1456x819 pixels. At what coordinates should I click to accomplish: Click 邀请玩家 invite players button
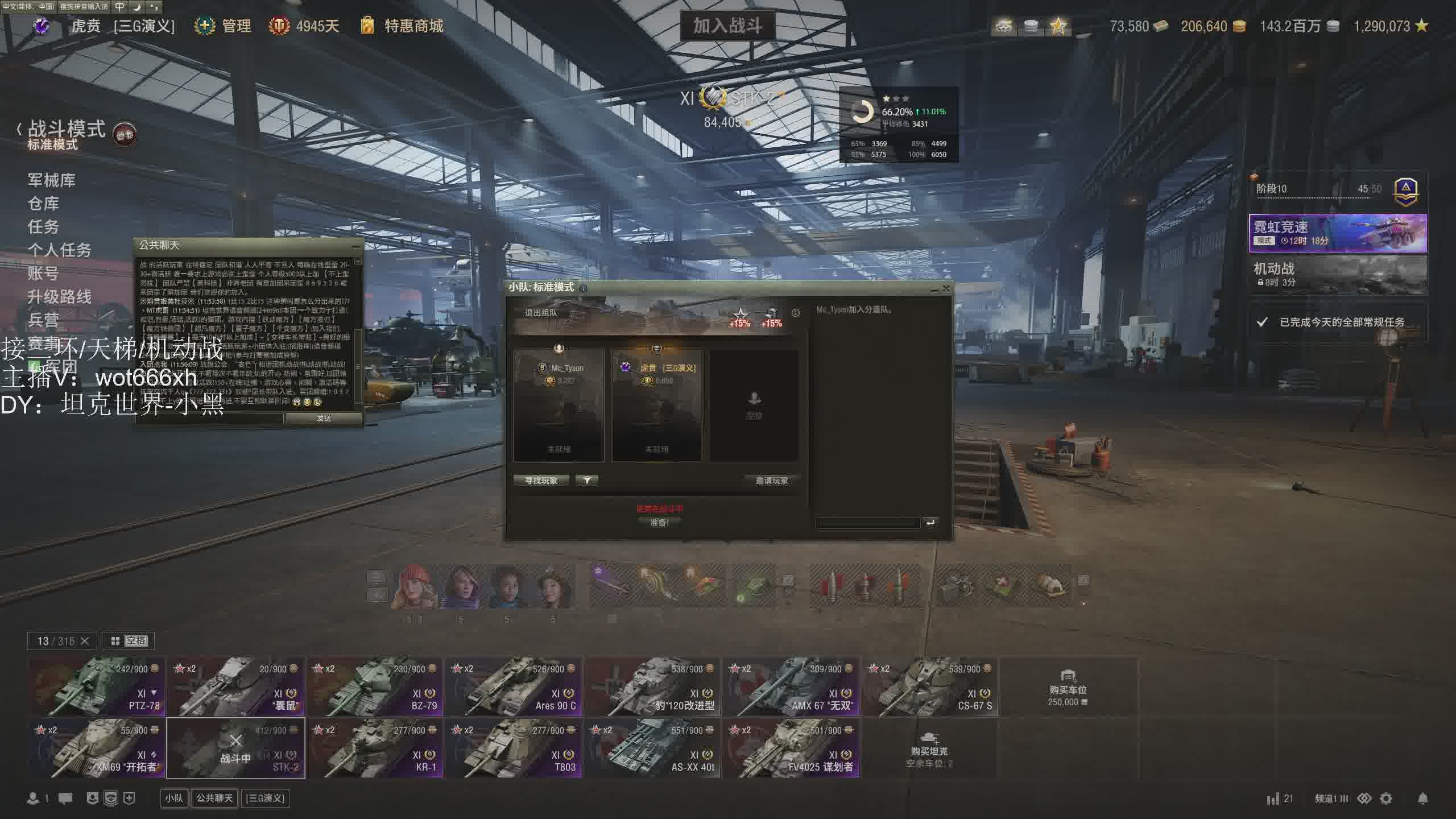772,481
